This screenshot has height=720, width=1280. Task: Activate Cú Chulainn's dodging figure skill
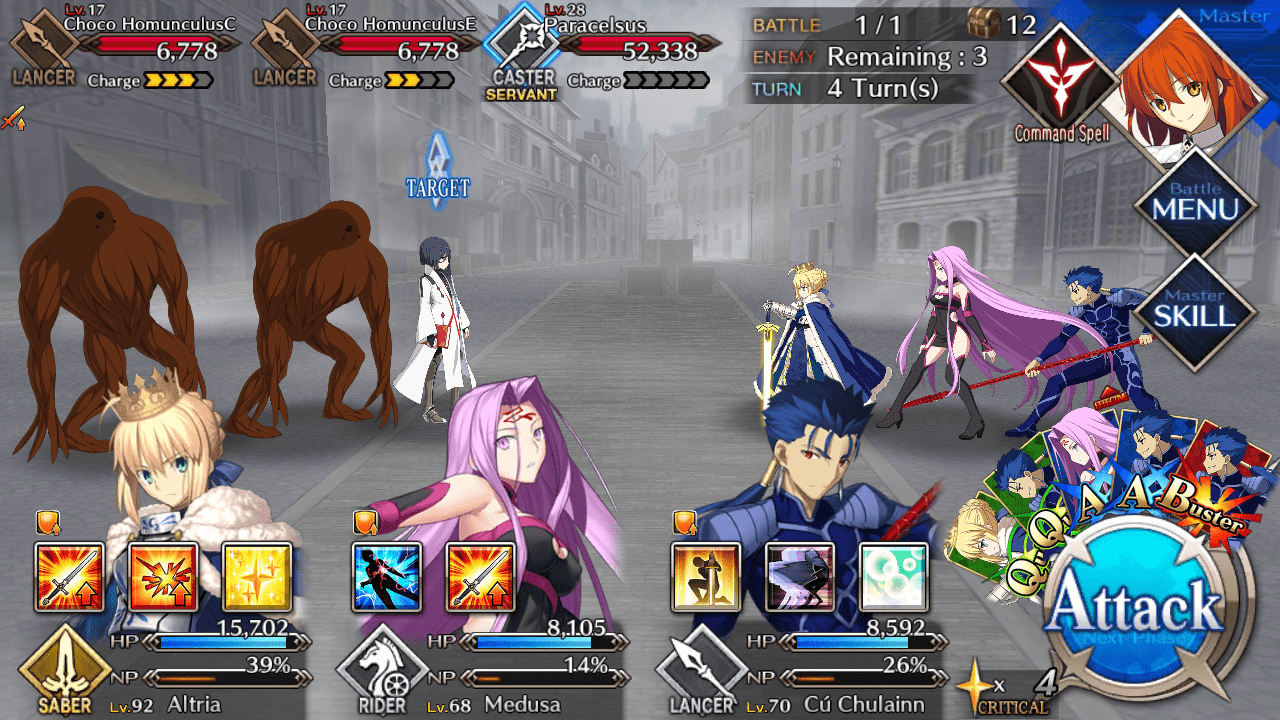point(799,577)
